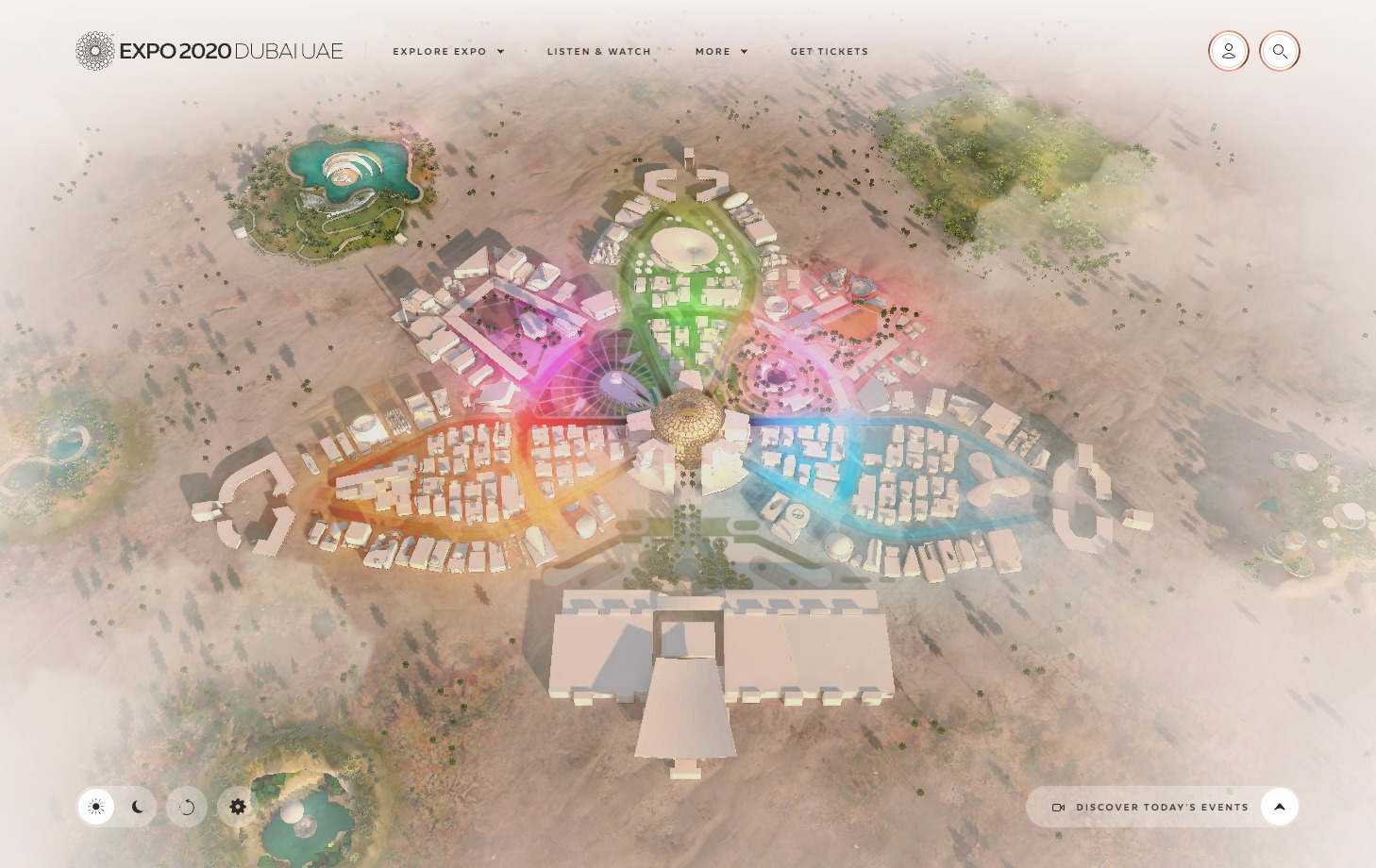Expand the More dropdown in the navigation

pyautogui.click(x=721, y=52)
